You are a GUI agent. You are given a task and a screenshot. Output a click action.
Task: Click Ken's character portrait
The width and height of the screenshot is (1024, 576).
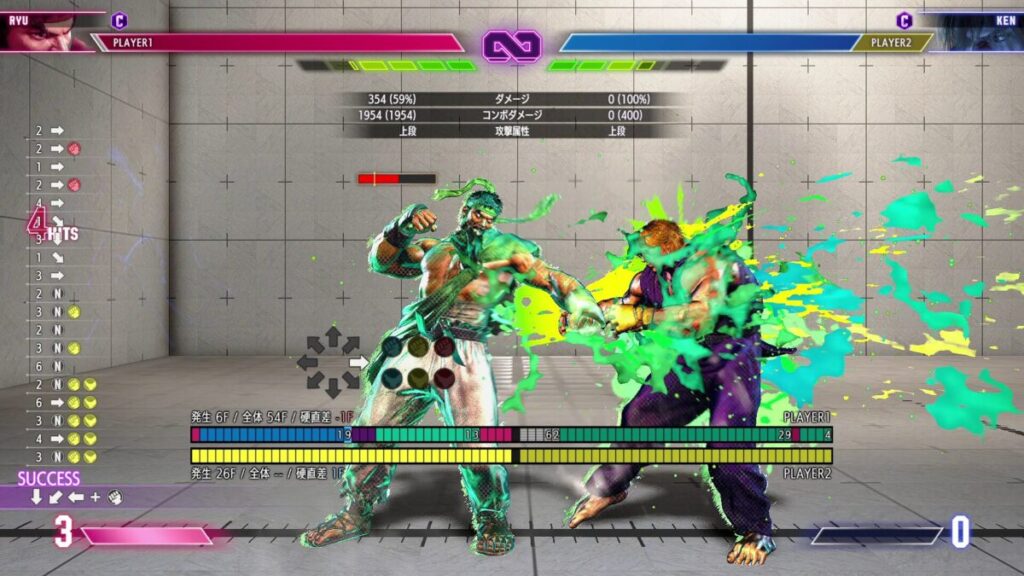(x=975, y=30)
